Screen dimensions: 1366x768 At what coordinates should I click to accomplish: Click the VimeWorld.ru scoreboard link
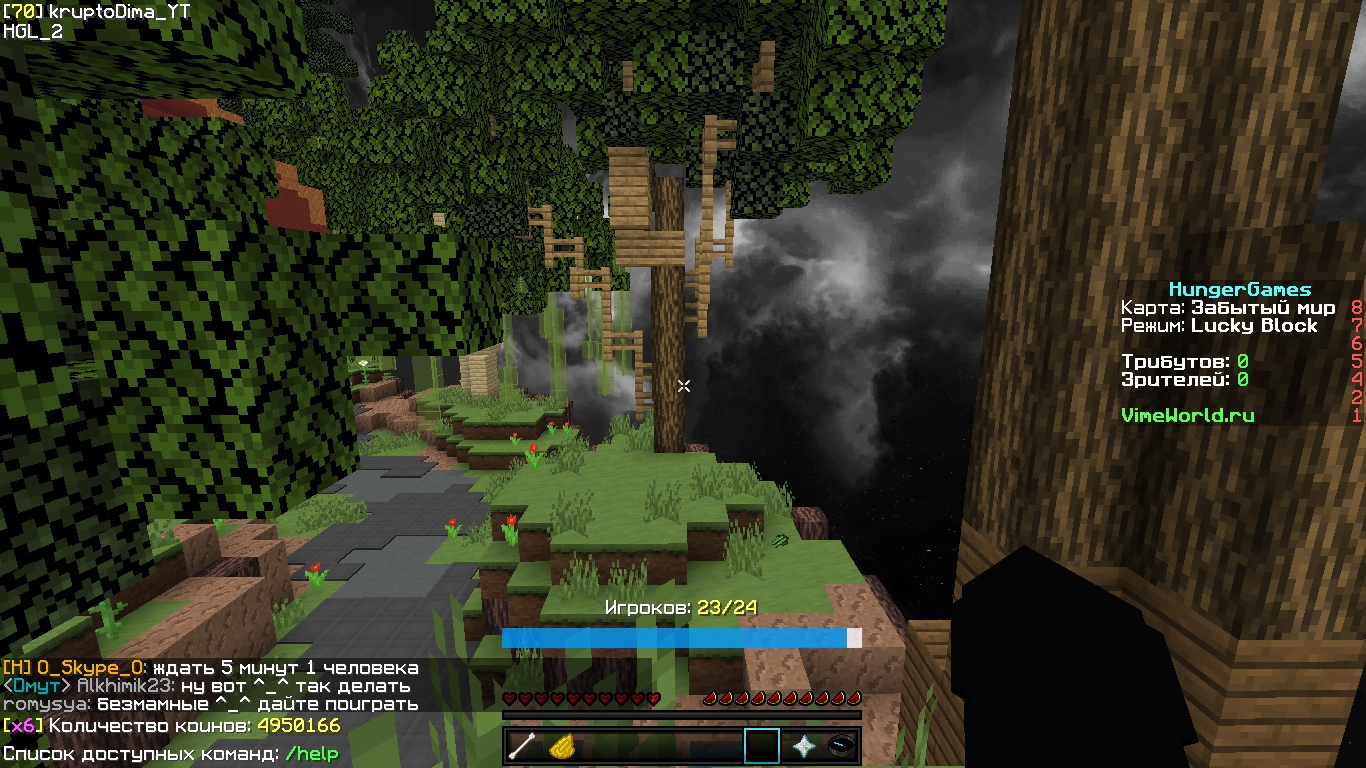point(1187,415)
